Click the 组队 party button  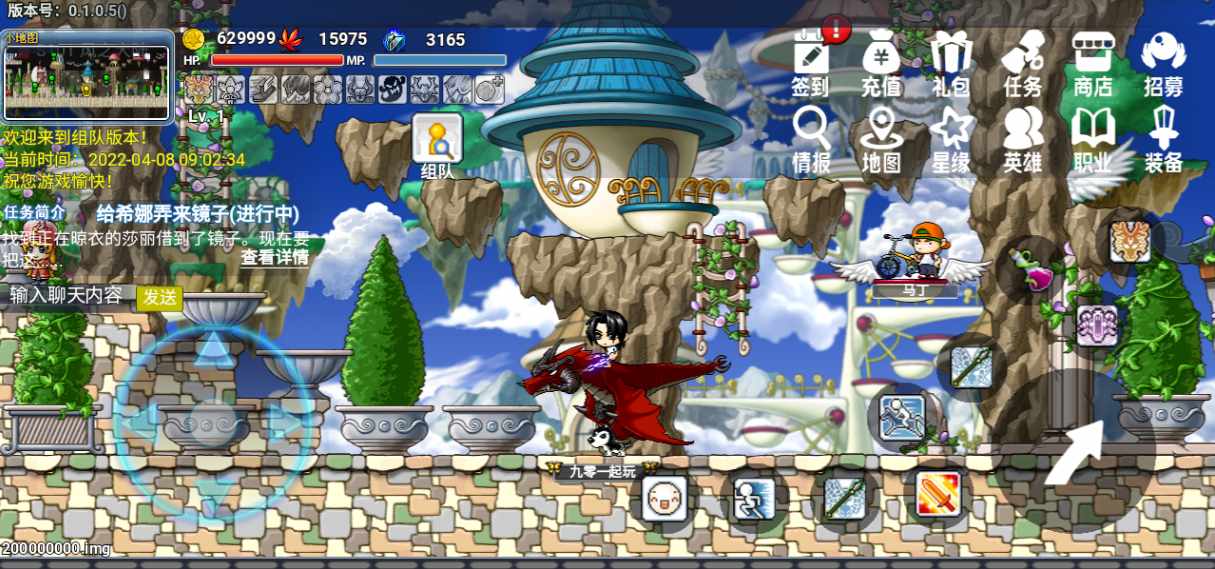point(438,146)
